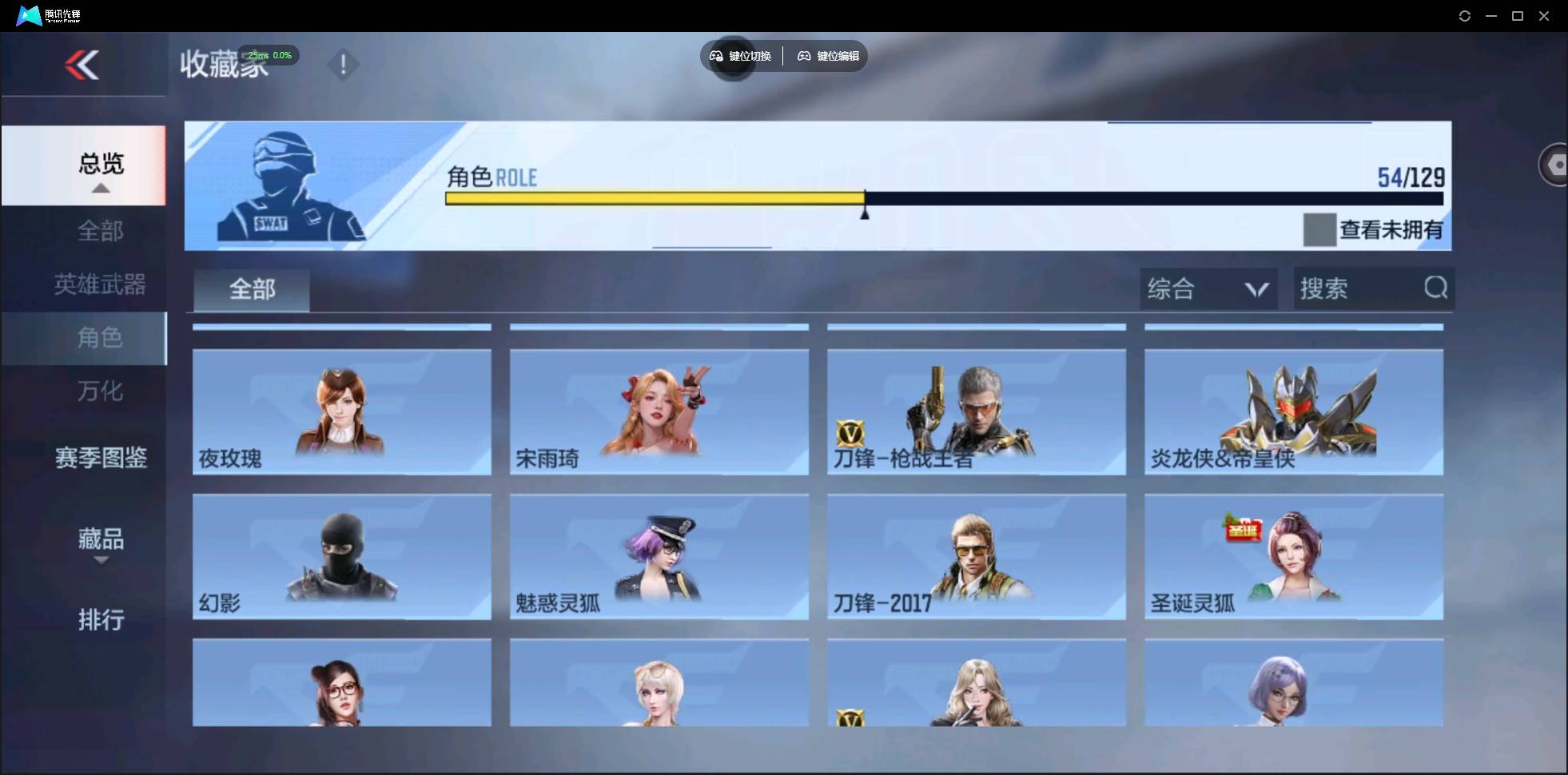This screenshot has width=1568, height=775.
Task: Open 赛季图鉴 from the sidebar
Action: tap(99, 456)
